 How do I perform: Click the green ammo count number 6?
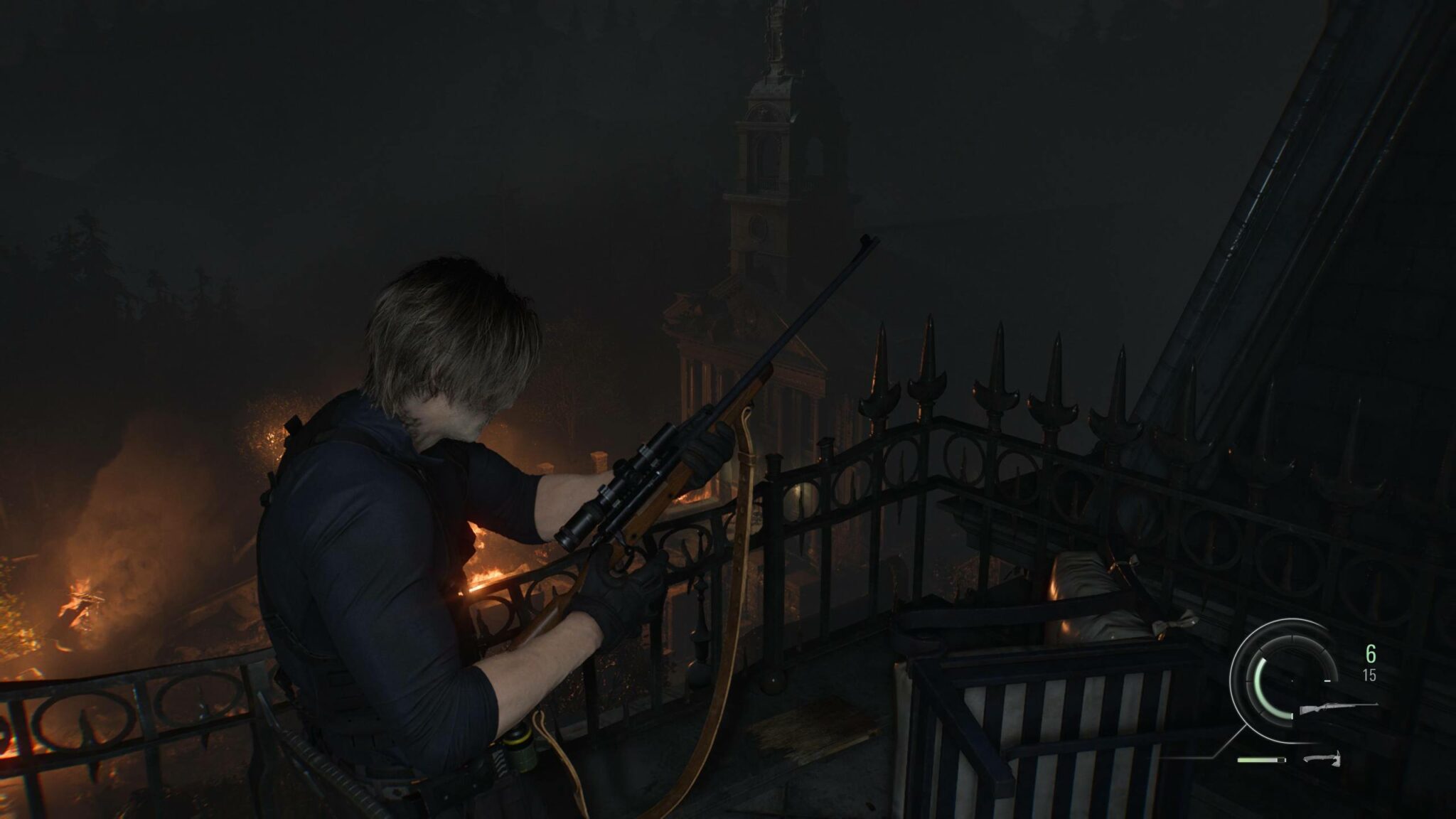[x=1371, y=653]
